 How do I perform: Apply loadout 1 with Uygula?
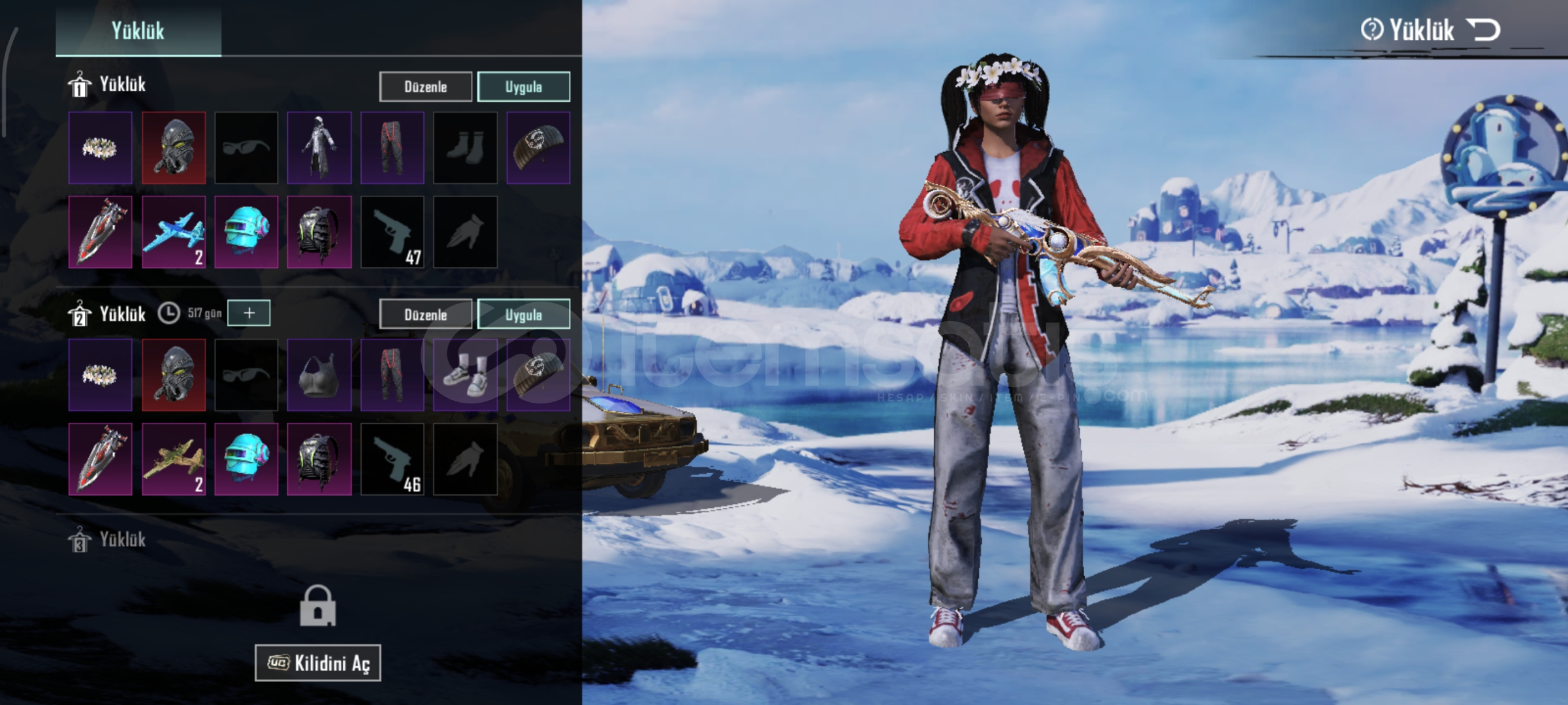pyautogui.click(x=523, y=87)
